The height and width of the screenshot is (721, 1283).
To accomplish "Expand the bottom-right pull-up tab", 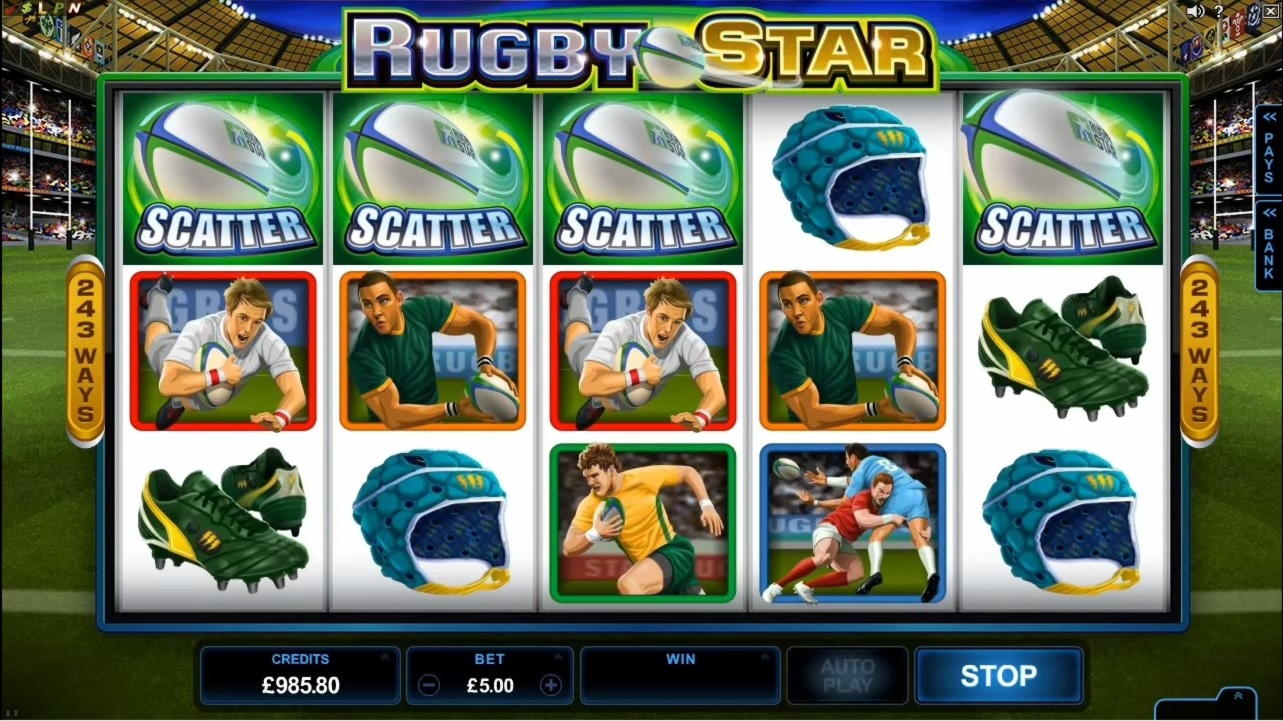I will (x=1238, y=697).
